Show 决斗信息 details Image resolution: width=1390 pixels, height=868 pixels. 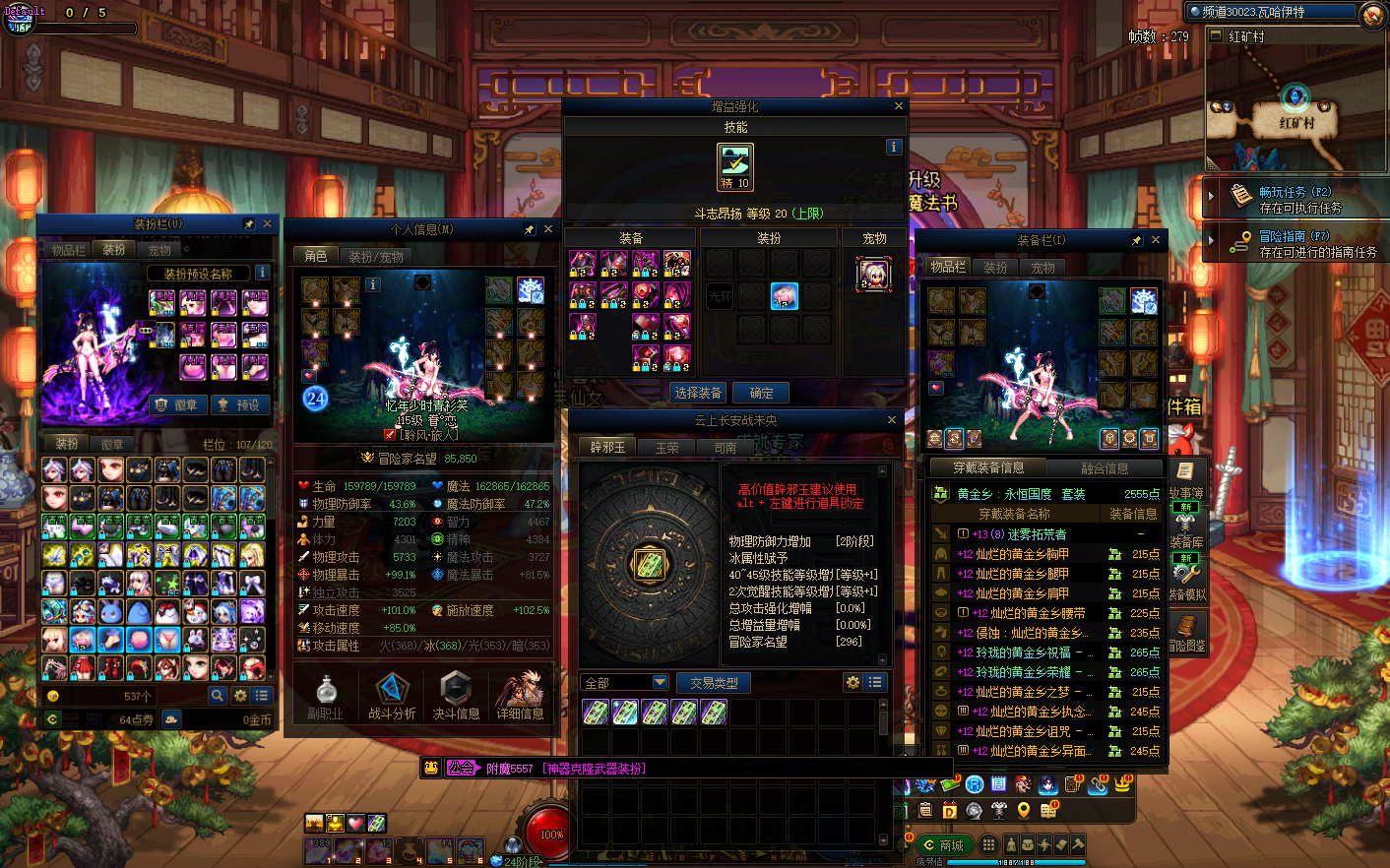456,696
